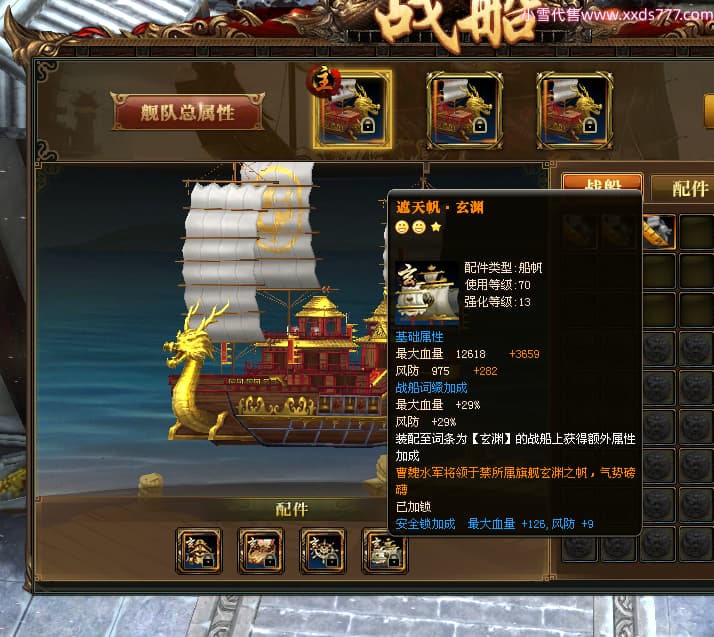Open the 舰队总属性 fleet attributes panel
The width and height of the screenshot is (714, 637).
click(x=188, y=112)
